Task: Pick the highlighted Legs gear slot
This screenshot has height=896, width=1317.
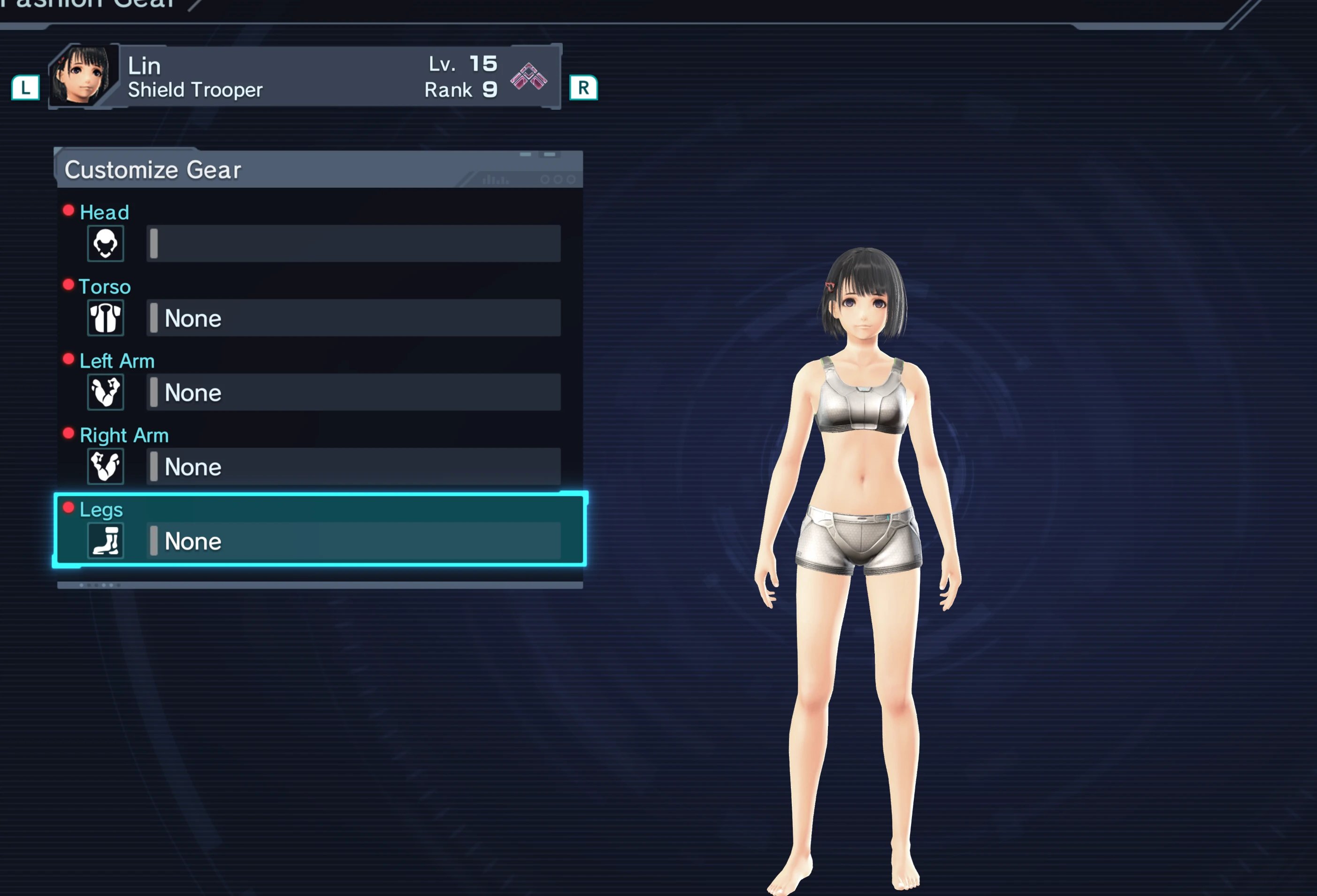Action: [x=353, y=540]
